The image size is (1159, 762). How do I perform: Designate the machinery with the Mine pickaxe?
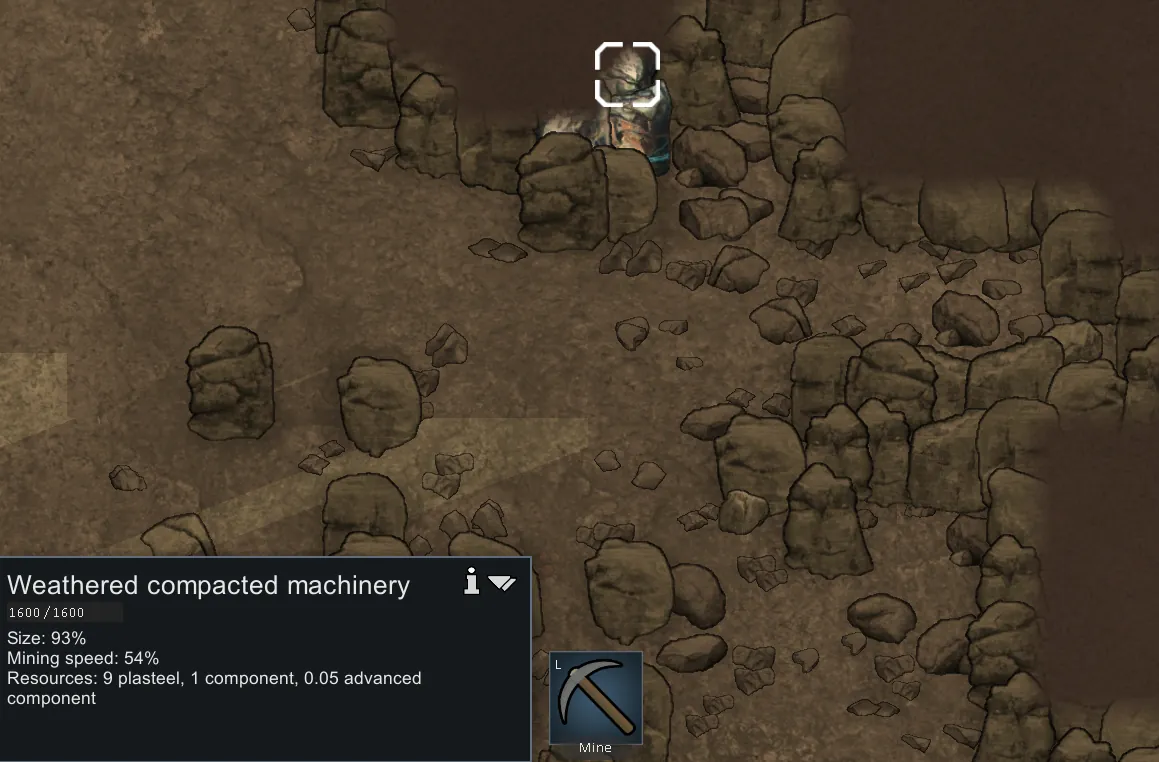(x=595, y=697)
